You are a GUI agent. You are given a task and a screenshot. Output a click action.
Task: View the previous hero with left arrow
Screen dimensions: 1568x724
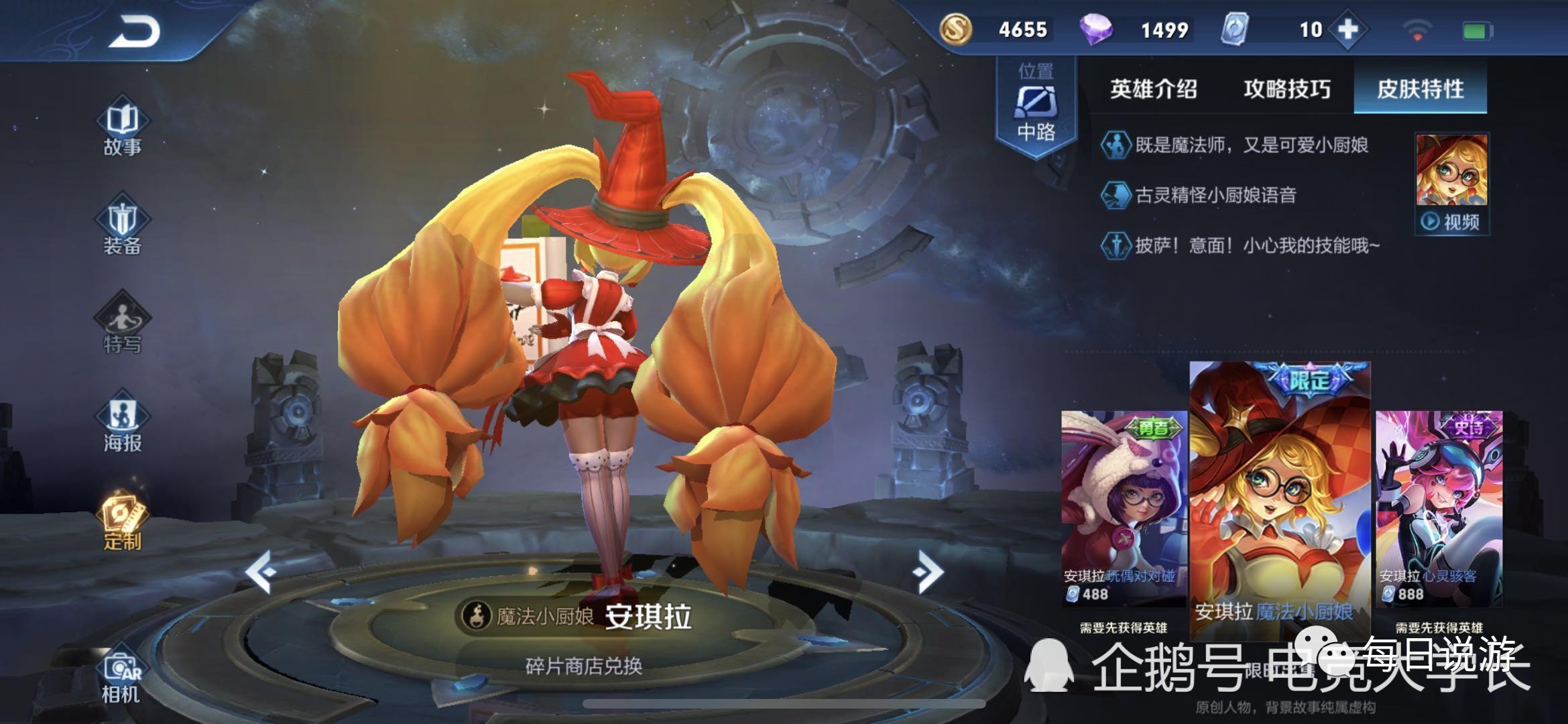tap(261, 572)
